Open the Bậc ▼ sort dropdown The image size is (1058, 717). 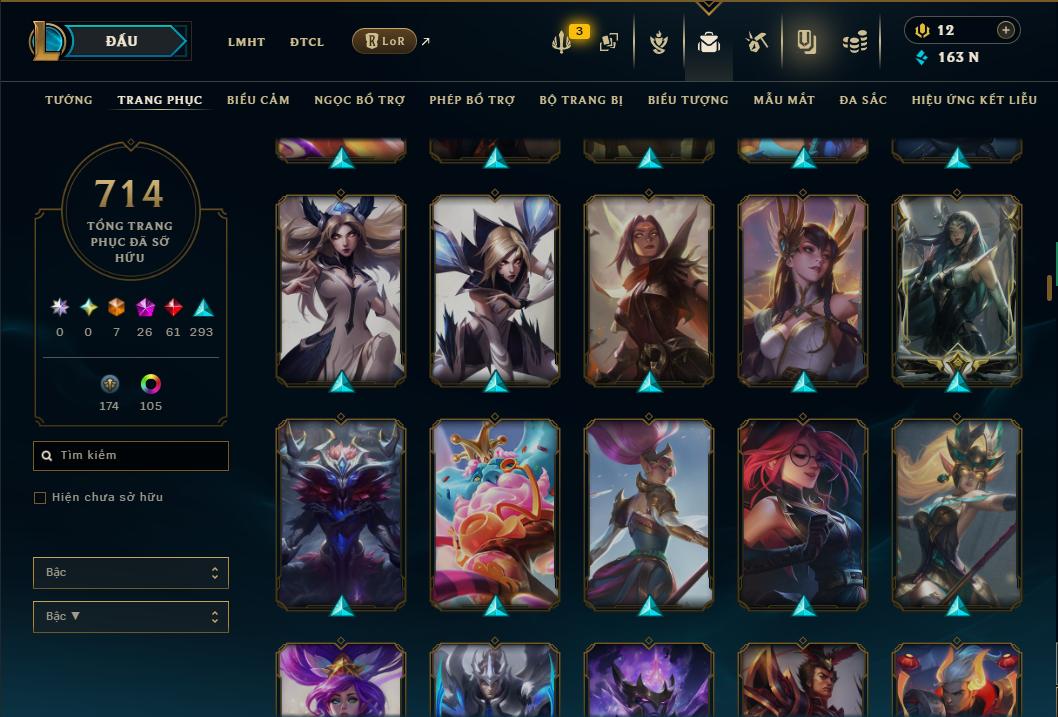pos(131,617)
